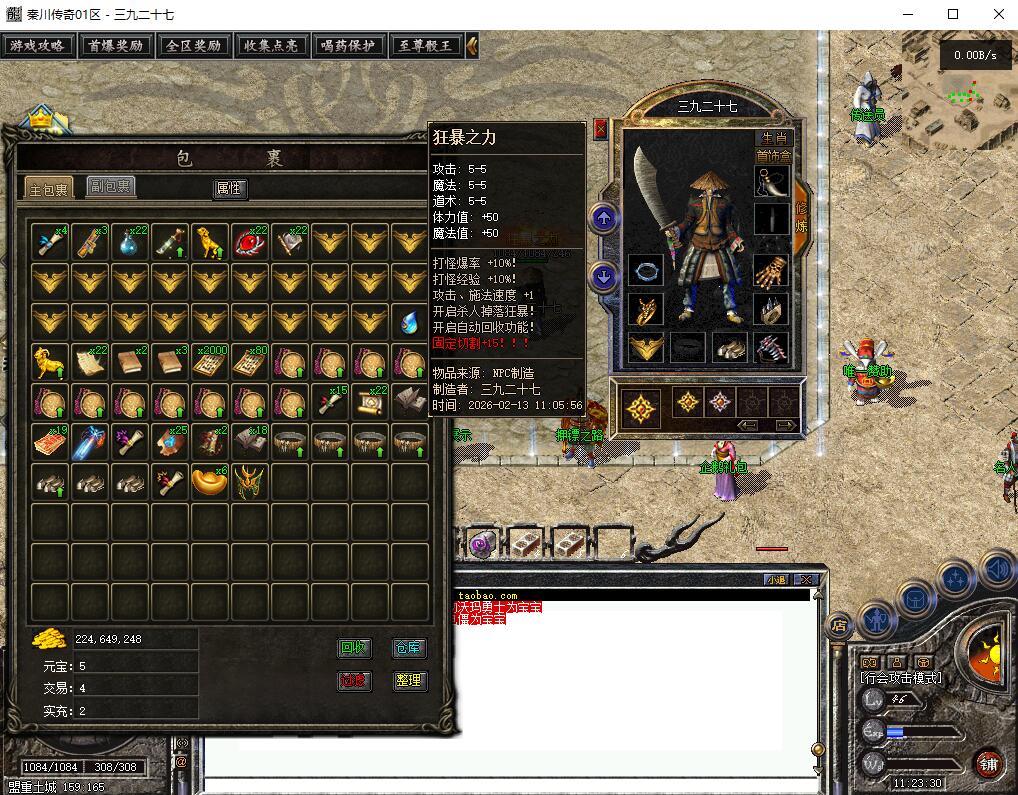This screenshot has height=795, width=1018.
Task: Select the gold ingot stack in bag
Action: click(209, 482)
